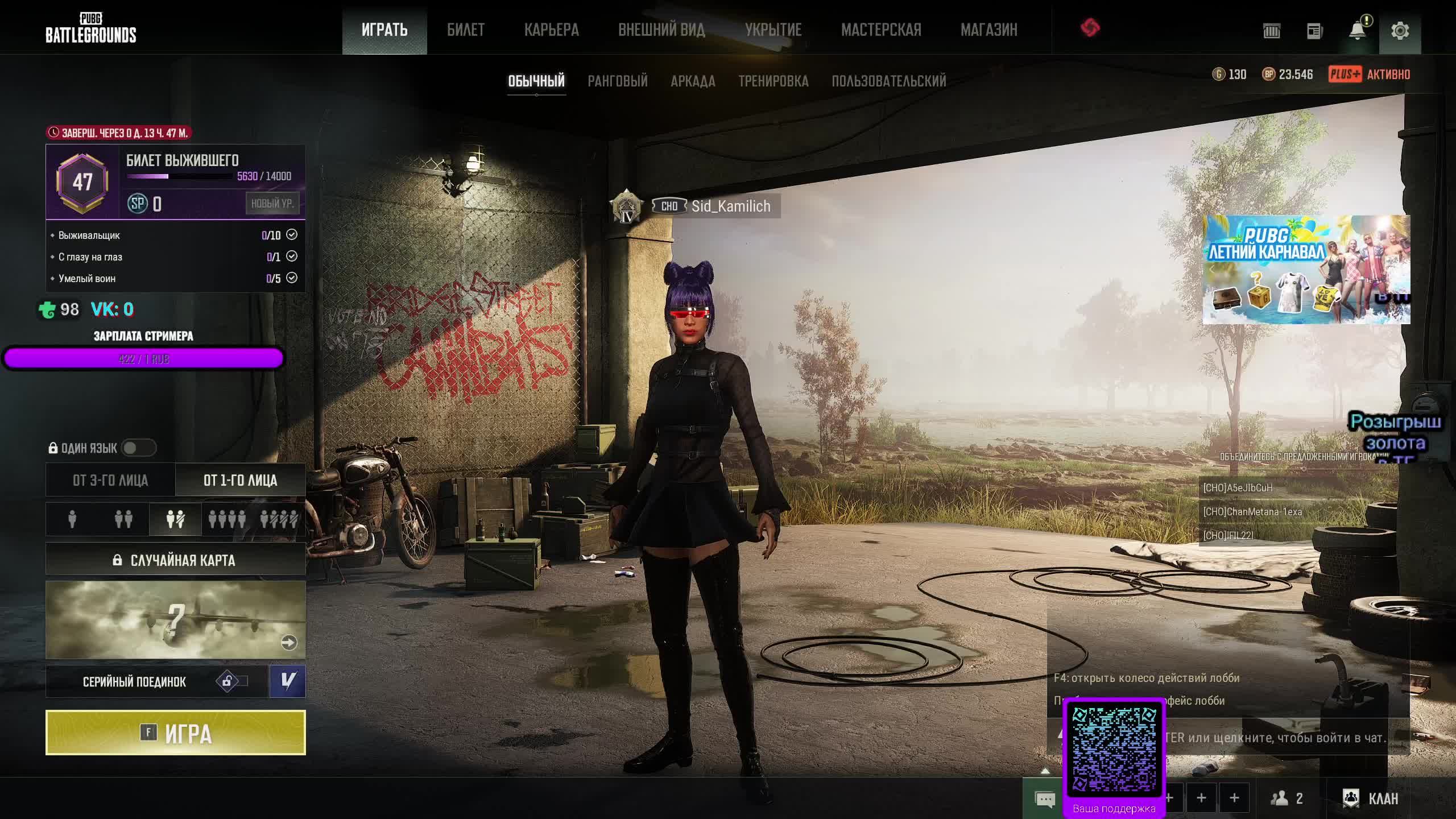Viewport: 1456px width, 819px height.
Task: Click the НОВЫЙ УР. button on survivor pass
Action: pos(272,203)
